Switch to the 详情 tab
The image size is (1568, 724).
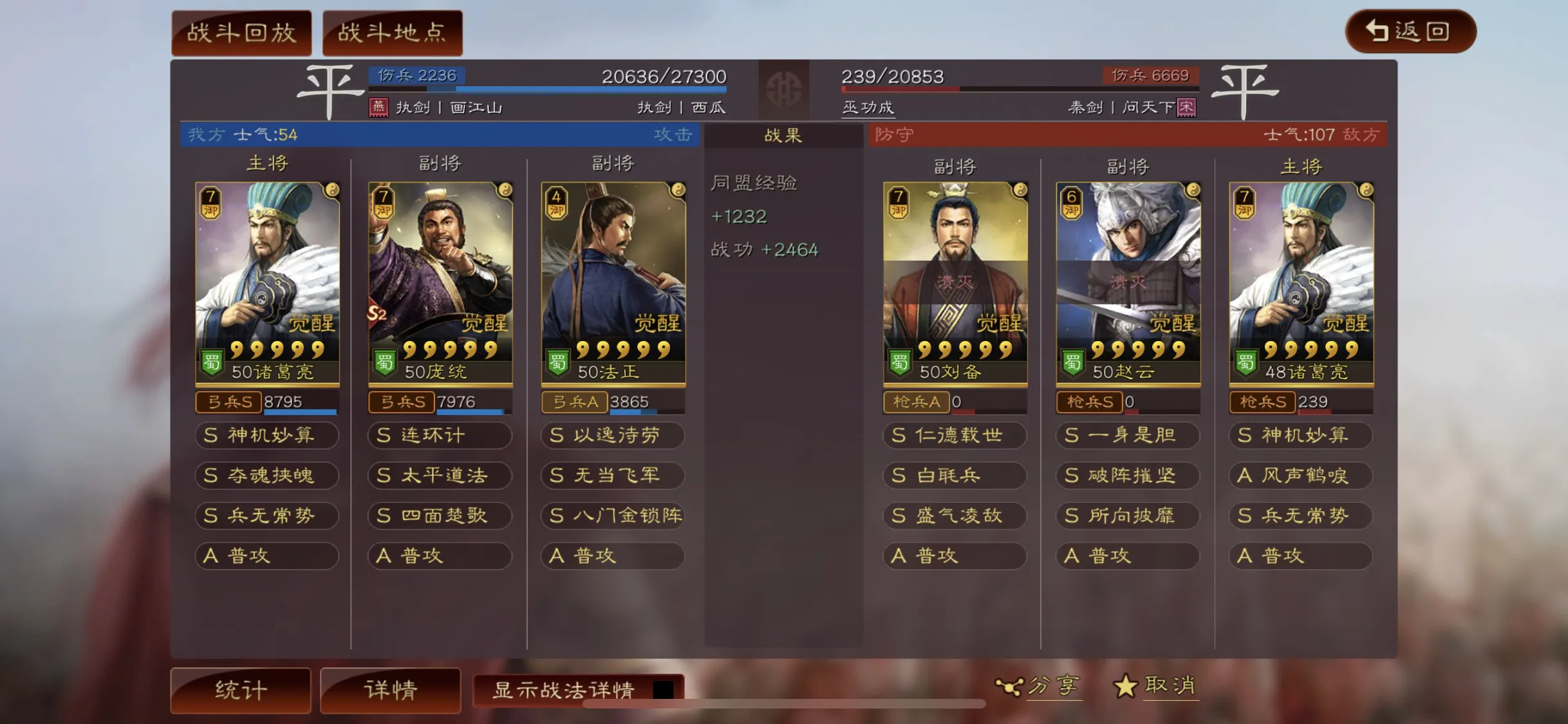click(391, 689)
